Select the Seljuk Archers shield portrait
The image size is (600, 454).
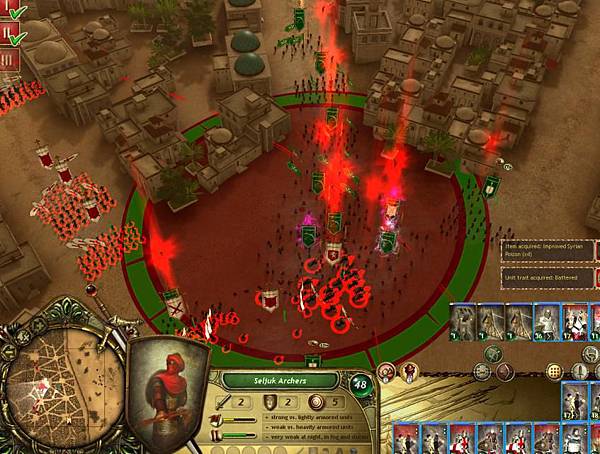coord(169,383)
